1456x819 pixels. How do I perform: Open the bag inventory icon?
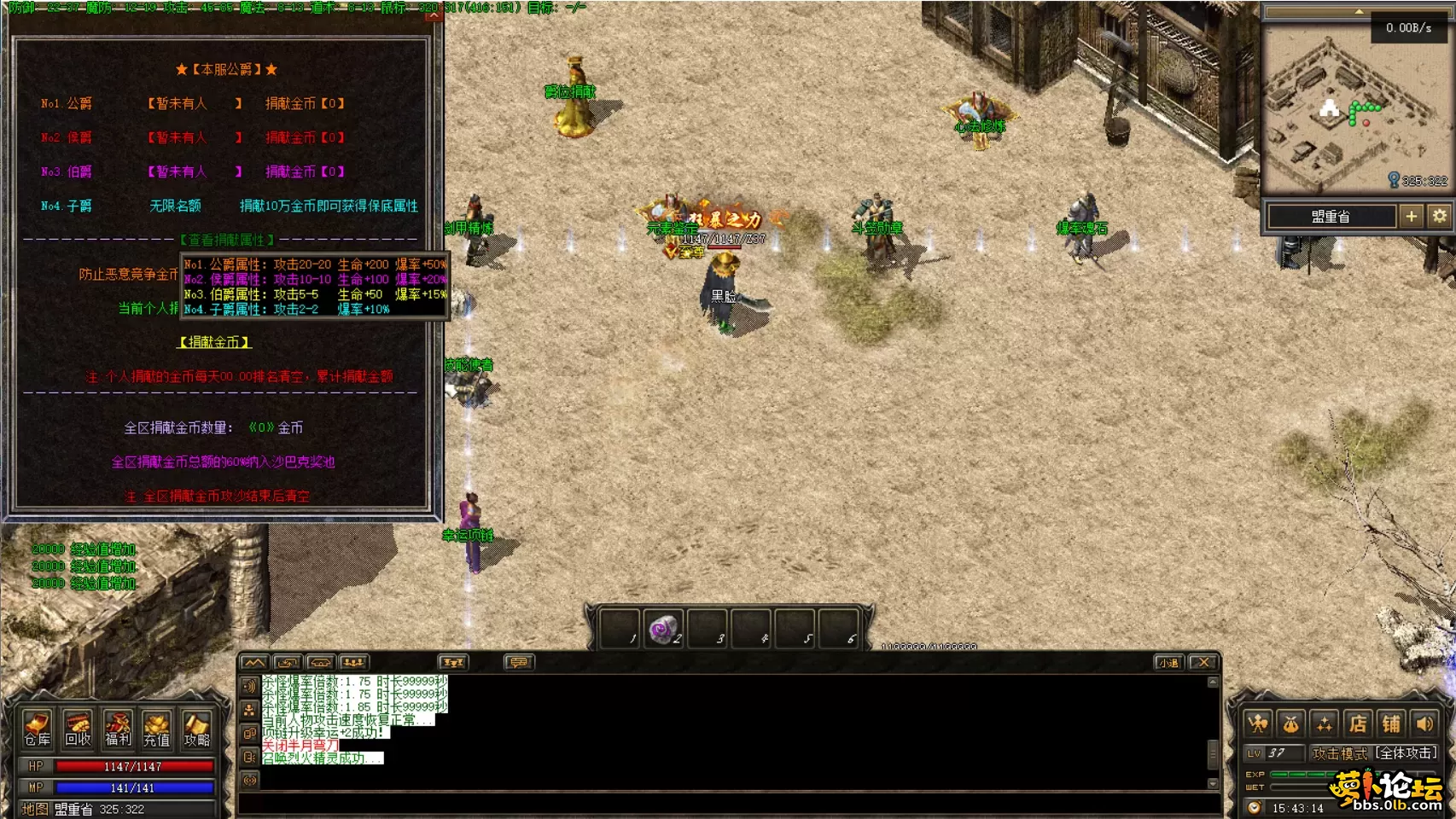[1291, 724]
